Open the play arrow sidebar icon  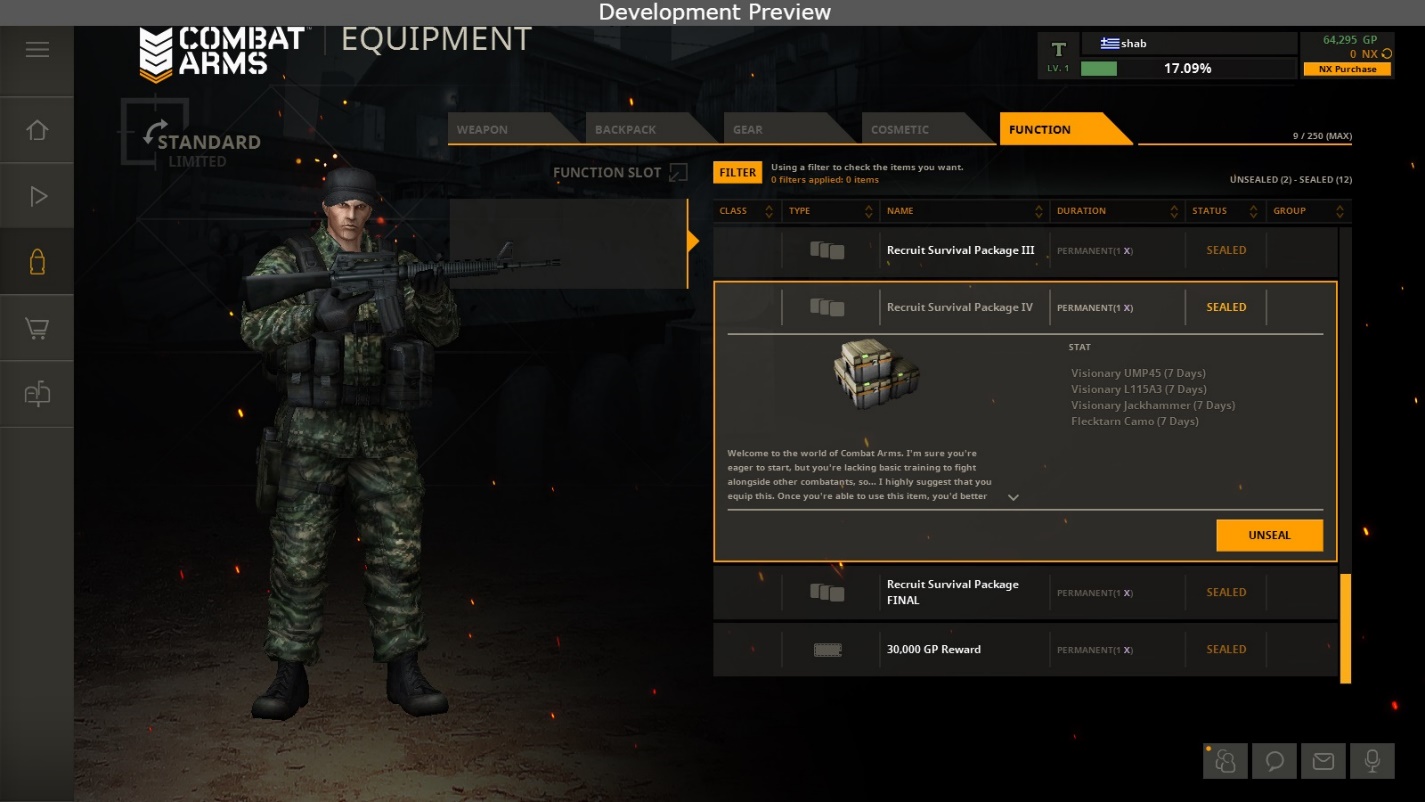click(x=38, y=196)
